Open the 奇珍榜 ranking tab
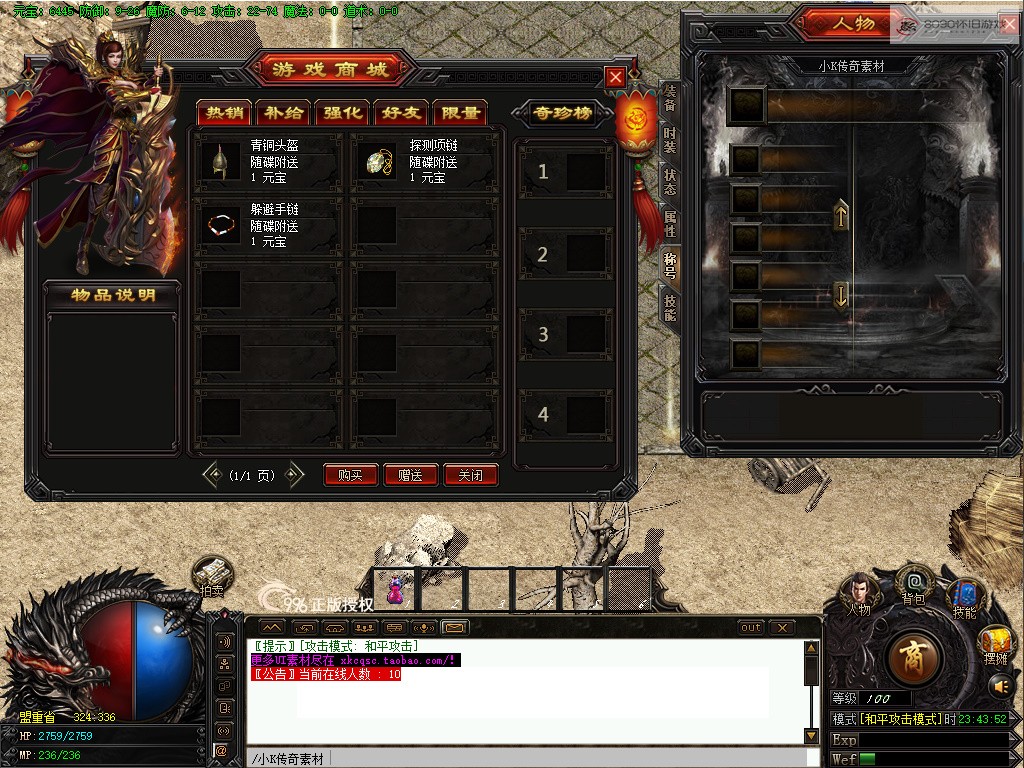The image size is (1024, 768). point(560,113)
